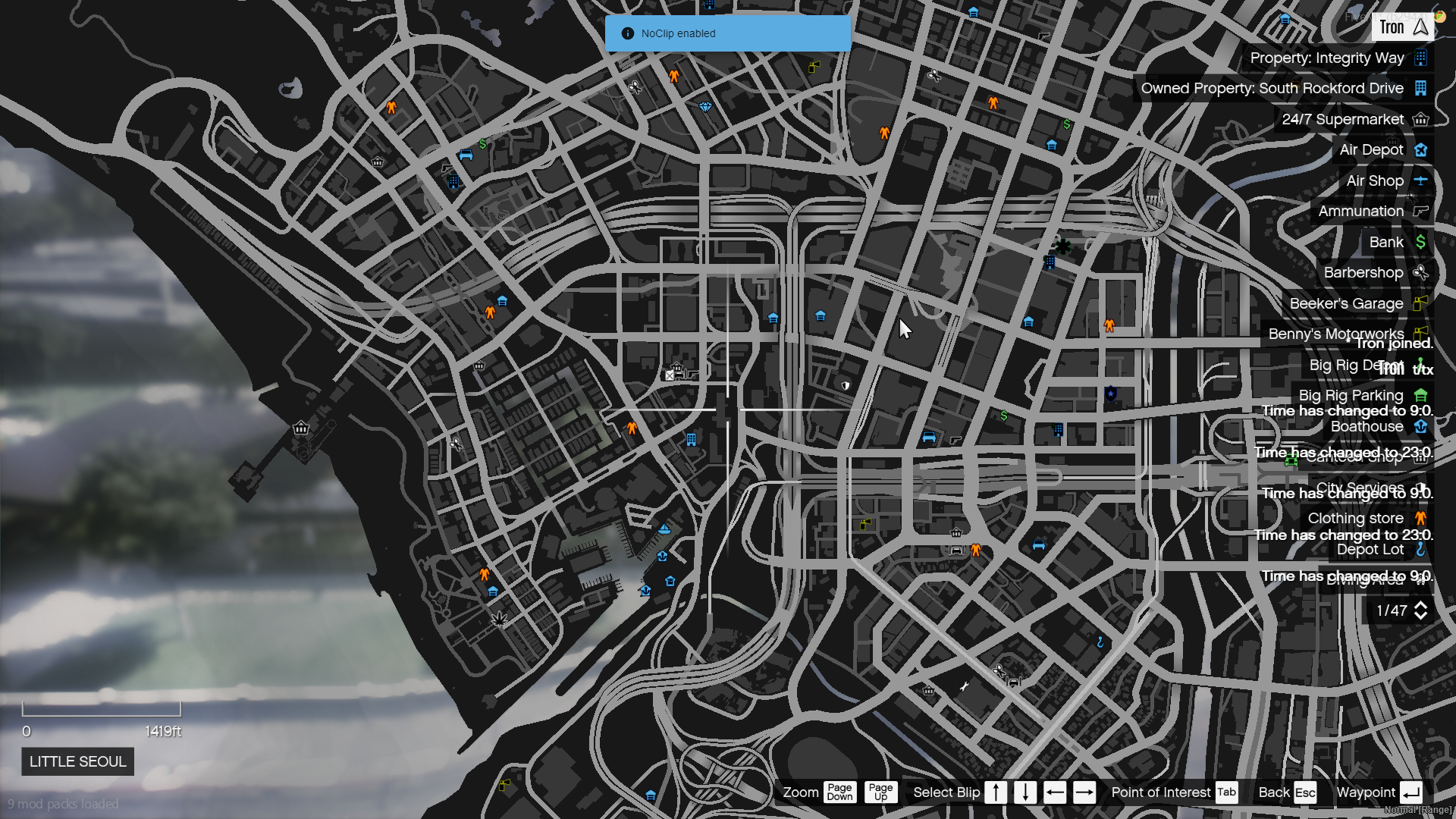
Task: Click the police star badge blip
Action: pos(1111,394)
